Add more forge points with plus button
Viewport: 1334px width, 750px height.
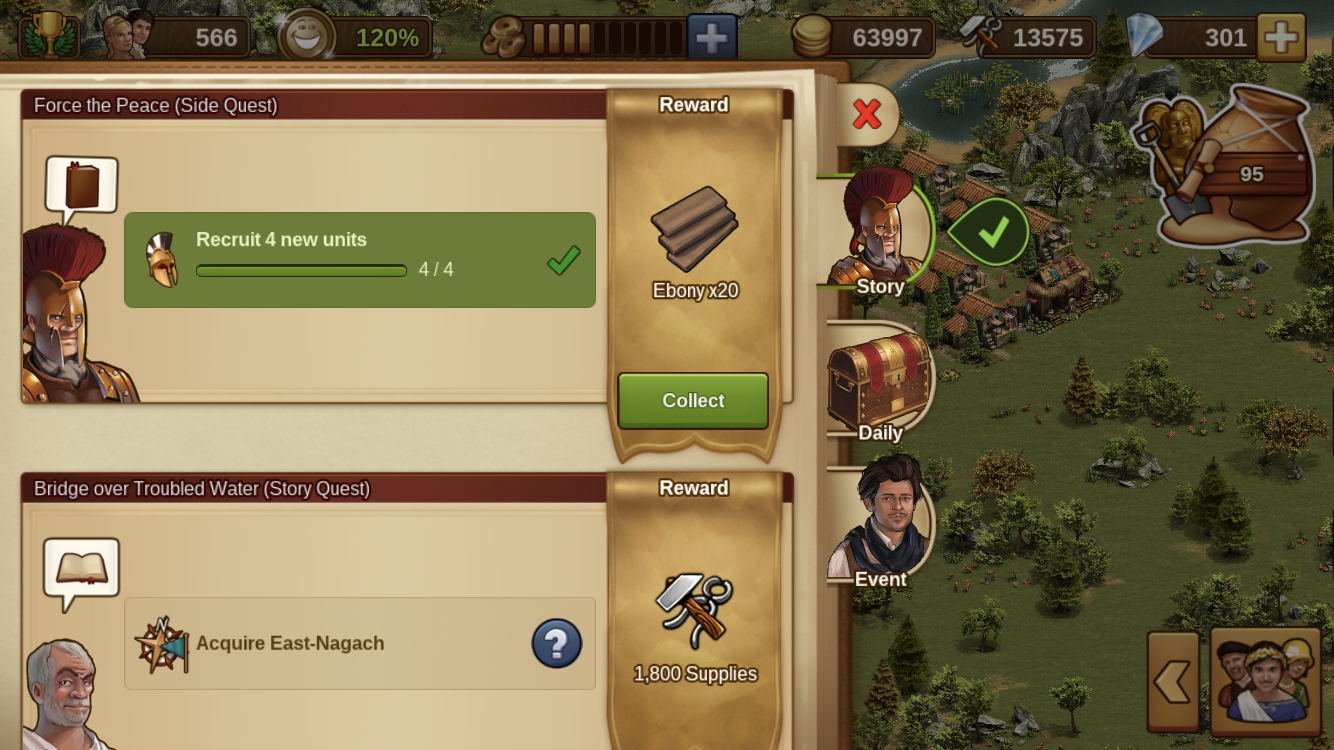pos(711,38)
